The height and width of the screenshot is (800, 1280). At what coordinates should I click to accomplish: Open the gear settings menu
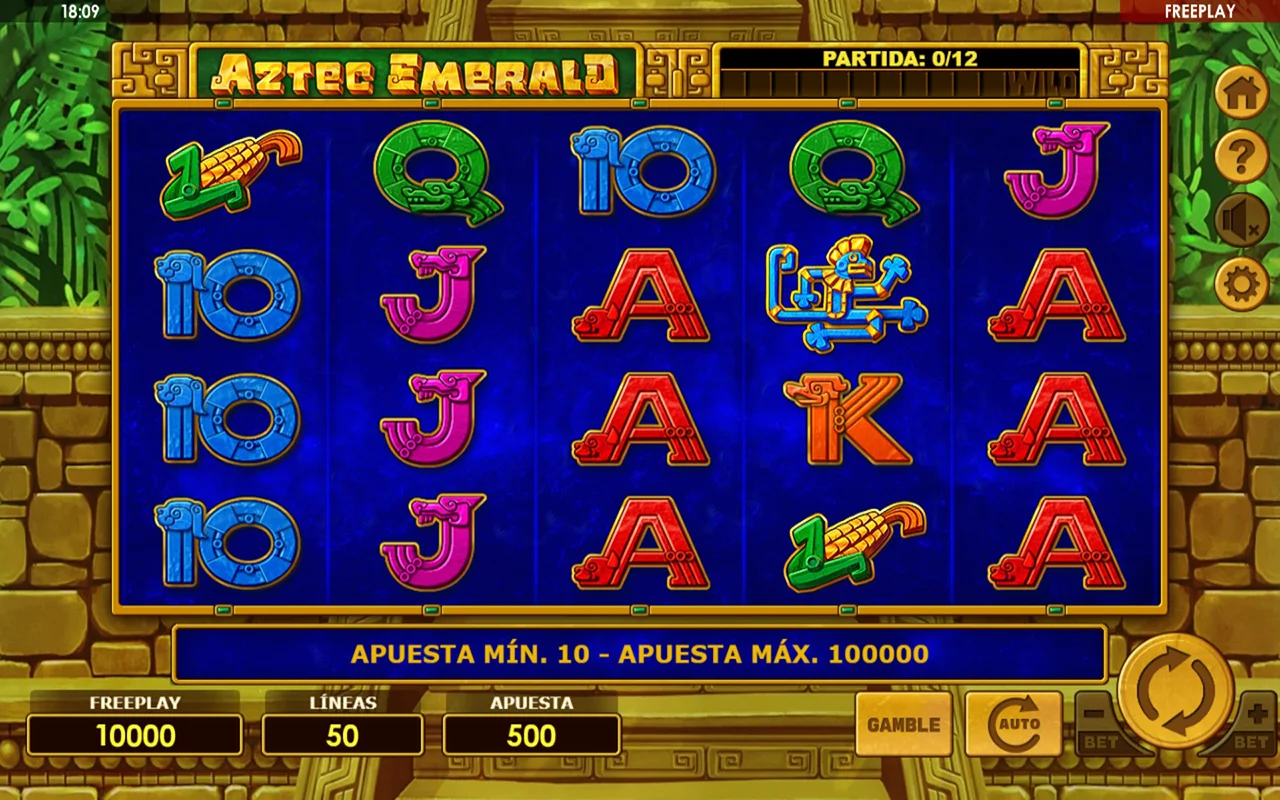click(1241, 284)
